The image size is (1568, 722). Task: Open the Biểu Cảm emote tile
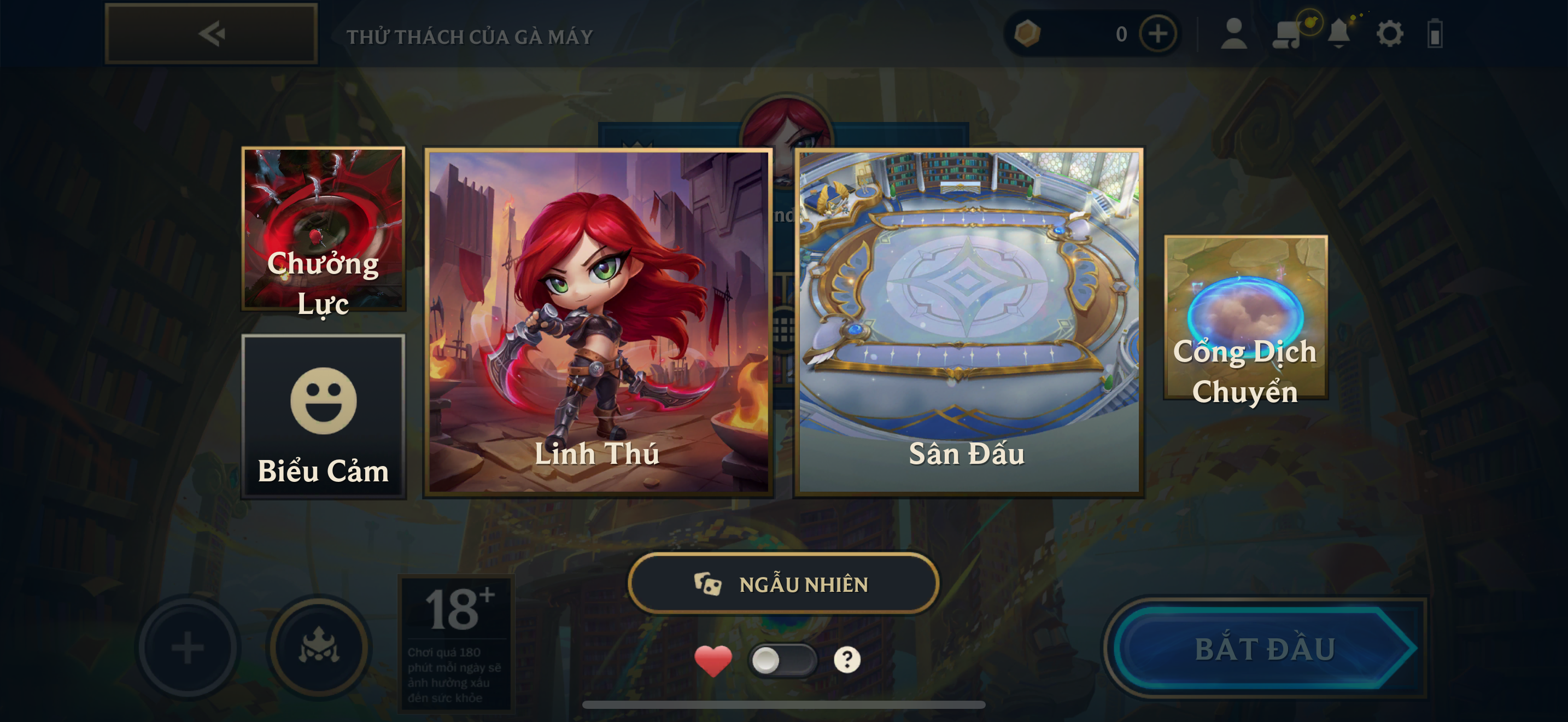point(323,416)
